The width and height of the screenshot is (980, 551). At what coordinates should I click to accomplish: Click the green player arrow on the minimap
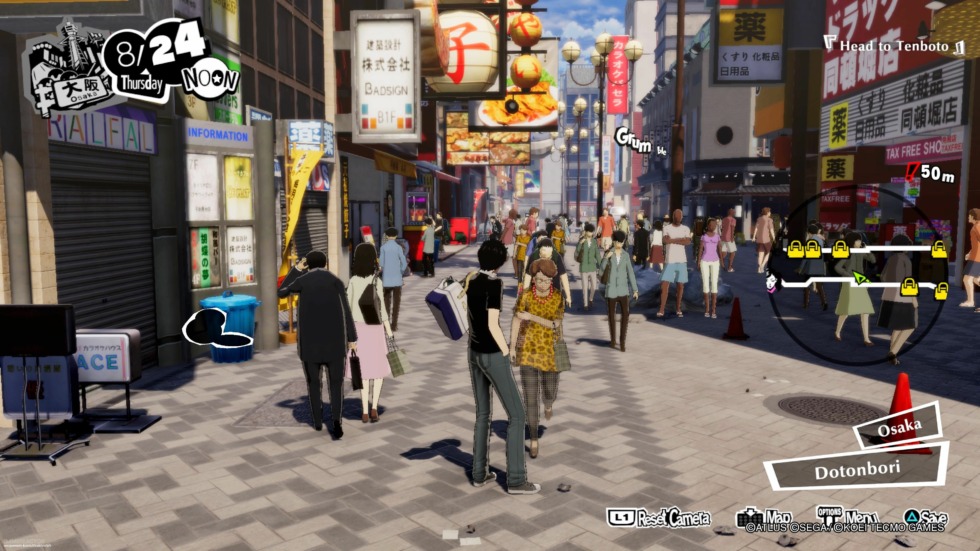coord(858,277)
